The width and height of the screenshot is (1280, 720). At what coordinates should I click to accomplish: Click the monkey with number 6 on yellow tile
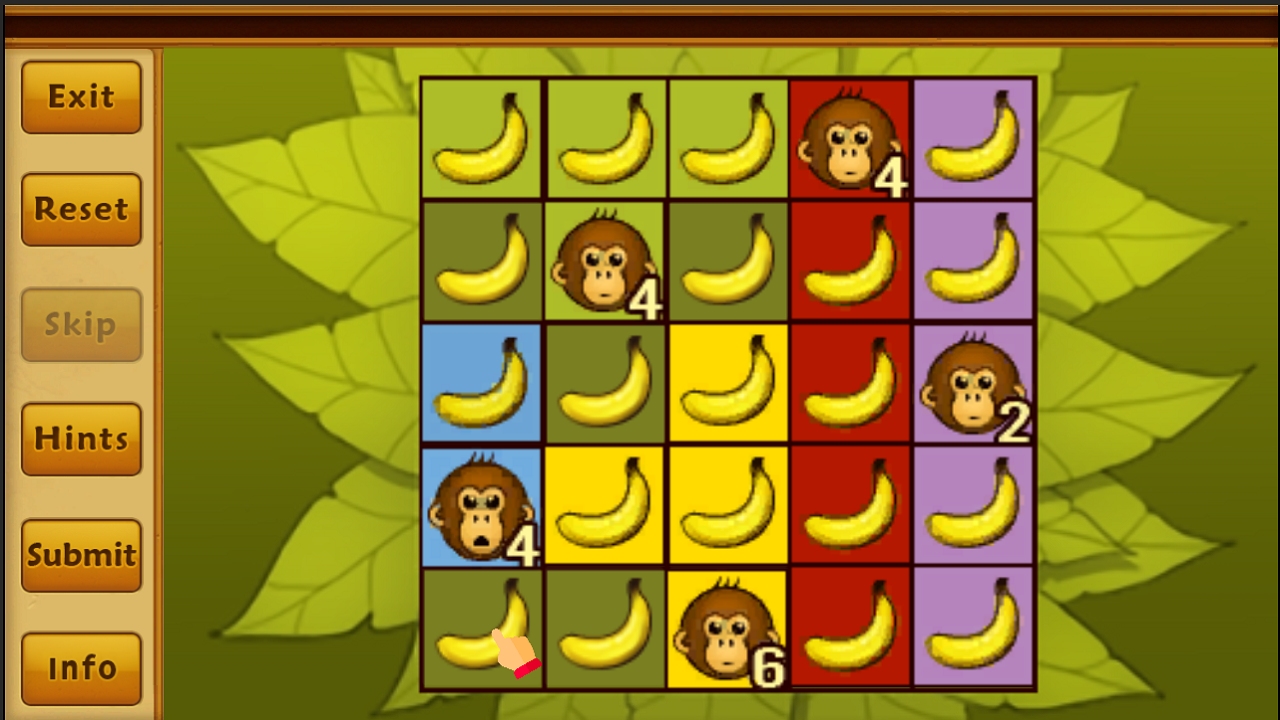pos(727,627)
